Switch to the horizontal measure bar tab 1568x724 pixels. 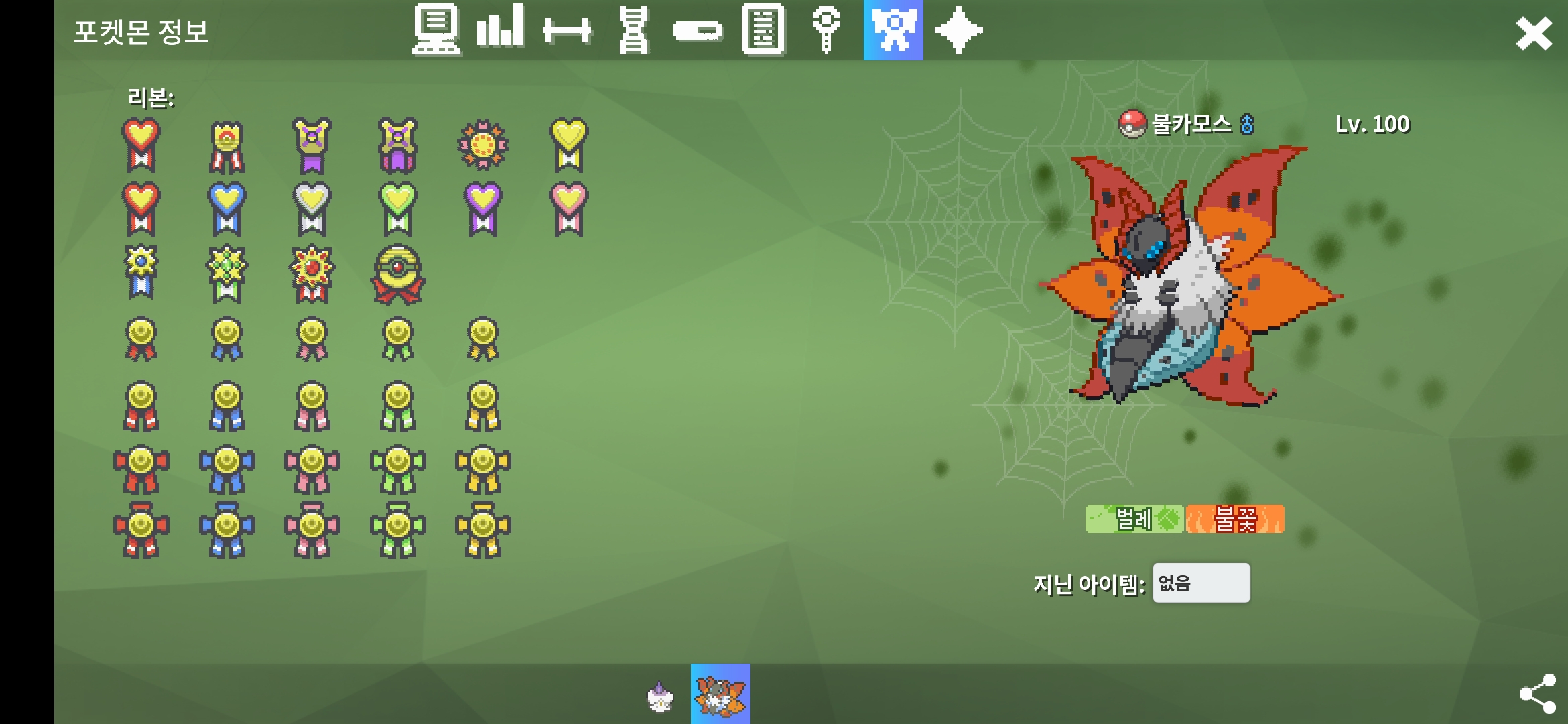coord(567,30)
